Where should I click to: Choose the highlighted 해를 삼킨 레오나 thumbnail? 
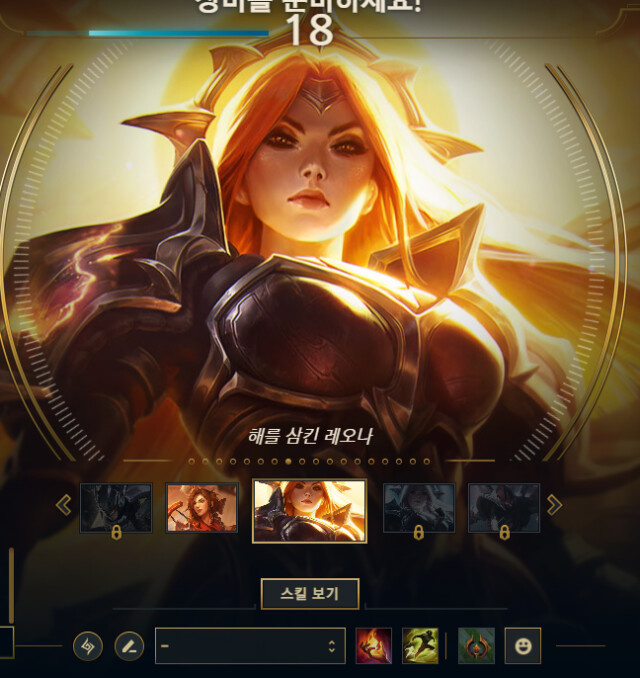click(x=309, y=510)
